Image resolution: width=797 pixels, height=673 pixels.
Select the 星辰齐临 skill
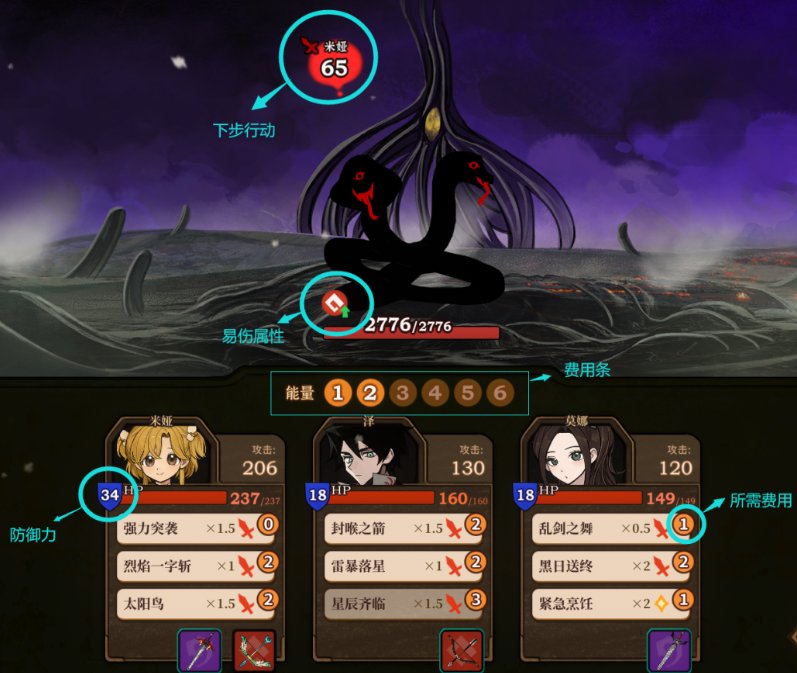(x=398, y=603)
